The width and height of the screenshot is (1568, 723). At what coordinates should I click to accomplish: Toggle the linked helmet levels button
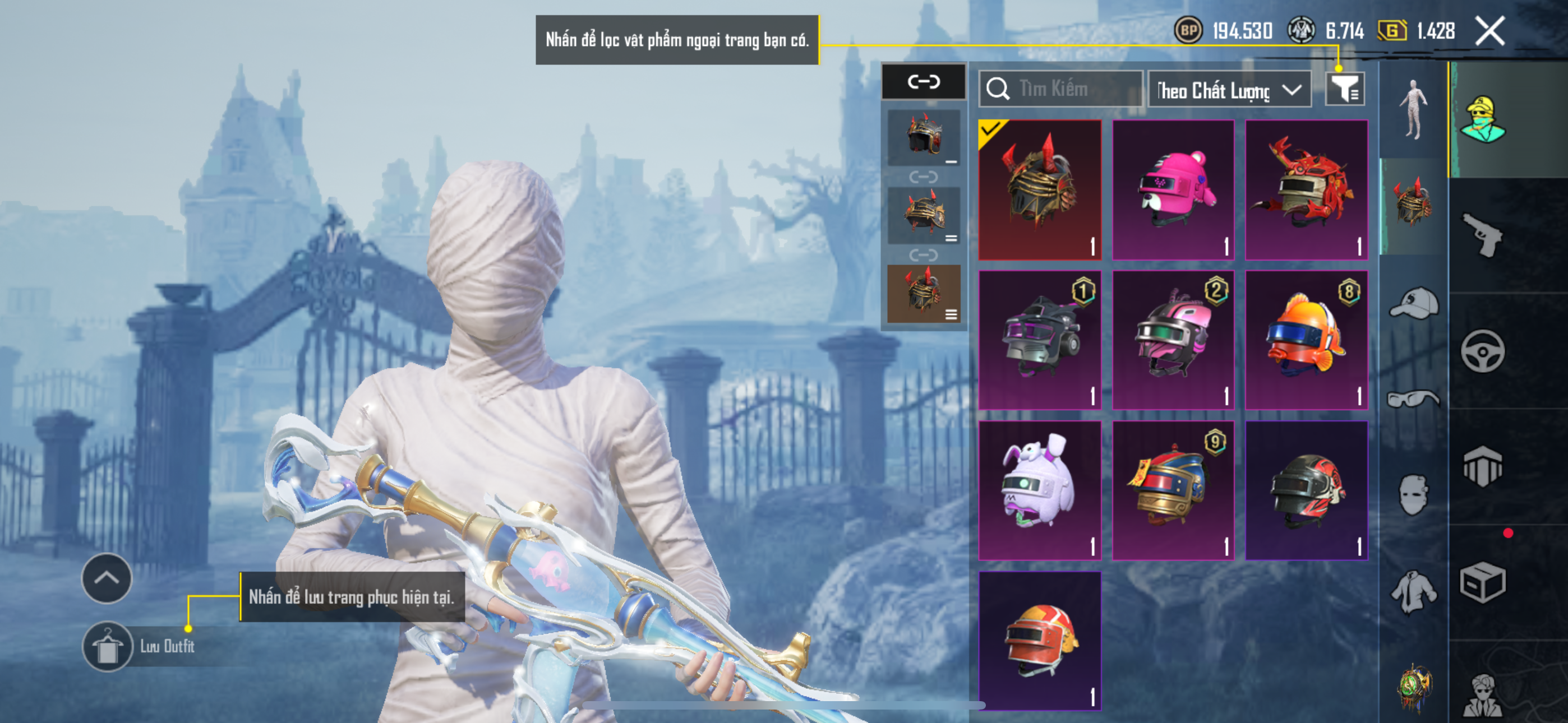(x=924, y=82)
